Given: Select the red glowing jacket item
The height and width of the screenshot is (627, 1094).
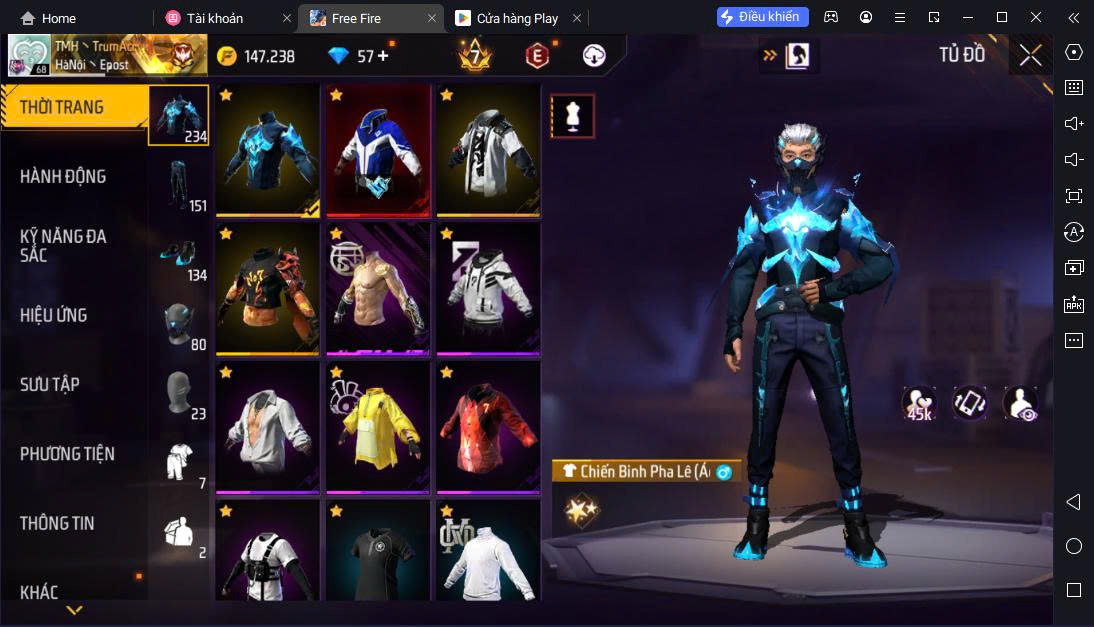Looking at the screenshot, I should point(489,428).
